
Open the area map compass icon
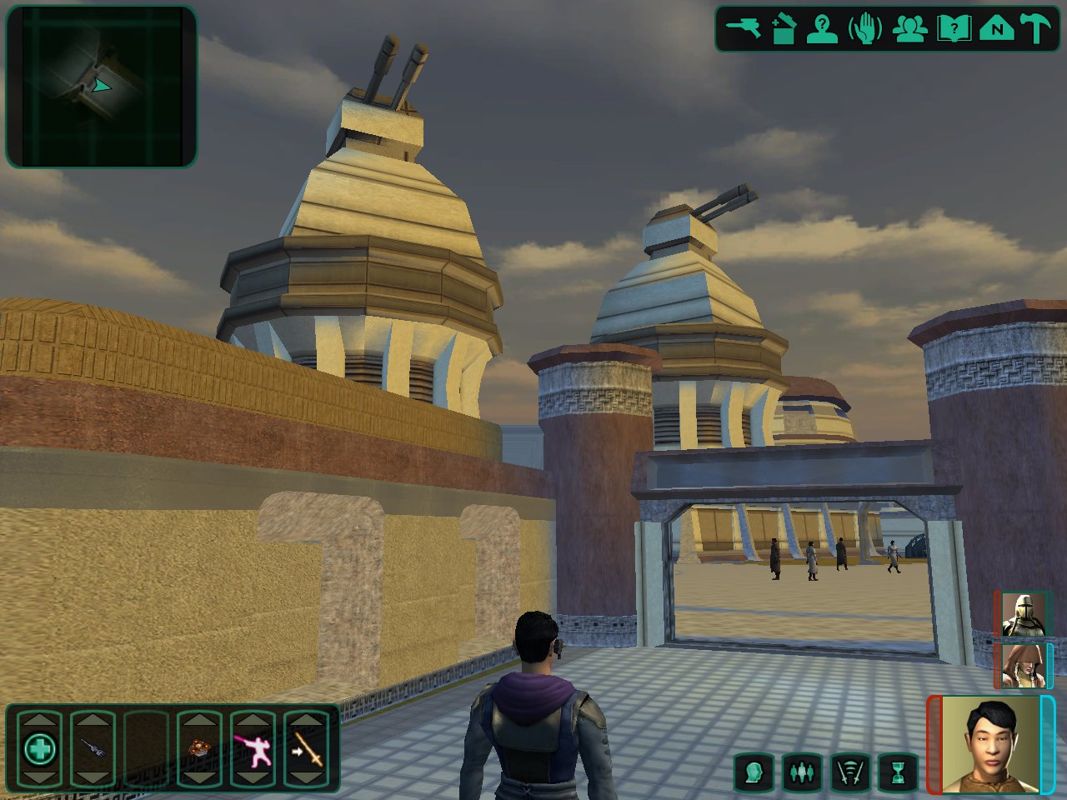(996, 29)
